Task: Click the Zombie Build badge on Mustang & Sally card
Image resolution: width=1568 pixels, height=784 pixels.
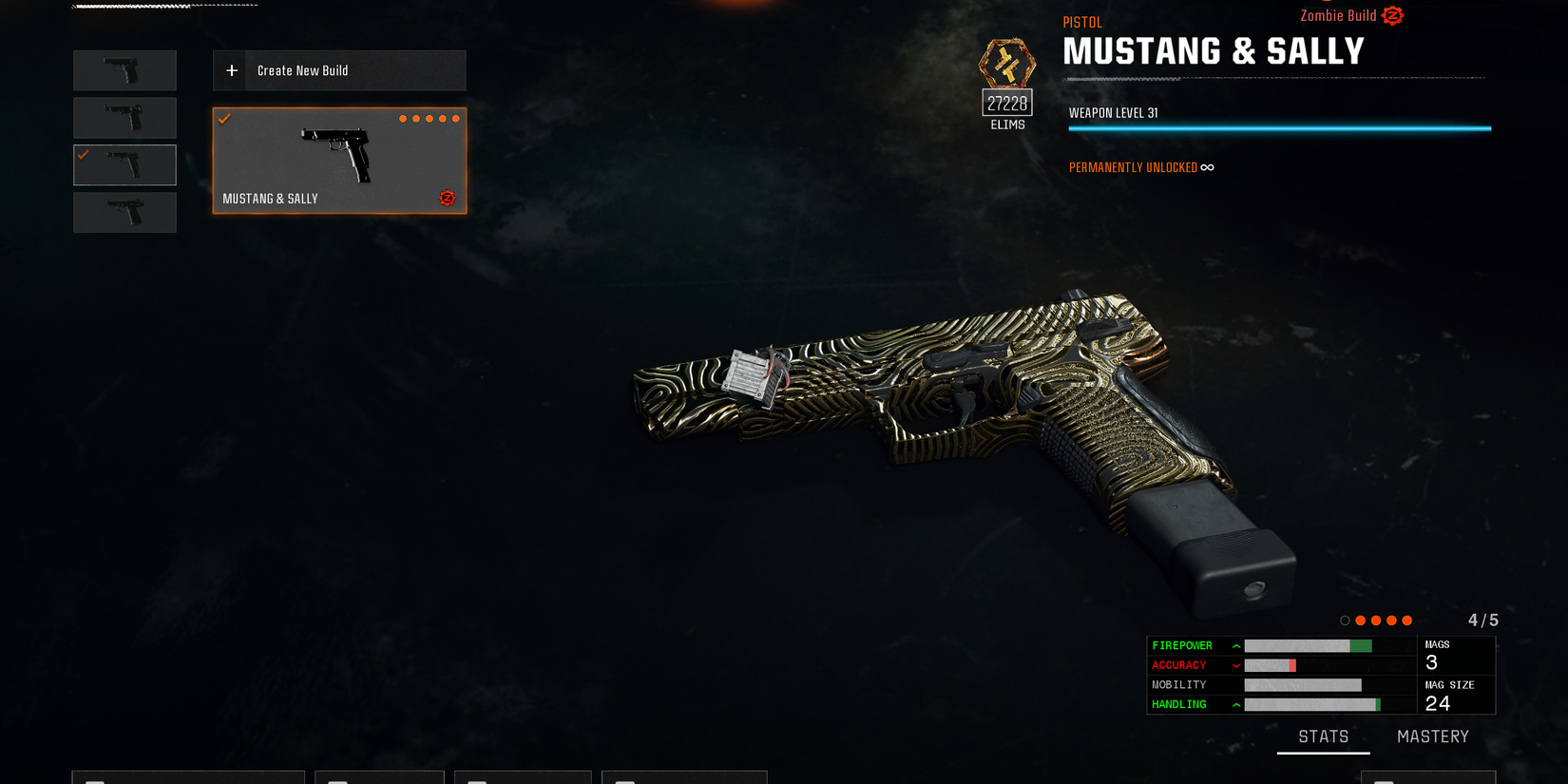Action: (447, 199)
